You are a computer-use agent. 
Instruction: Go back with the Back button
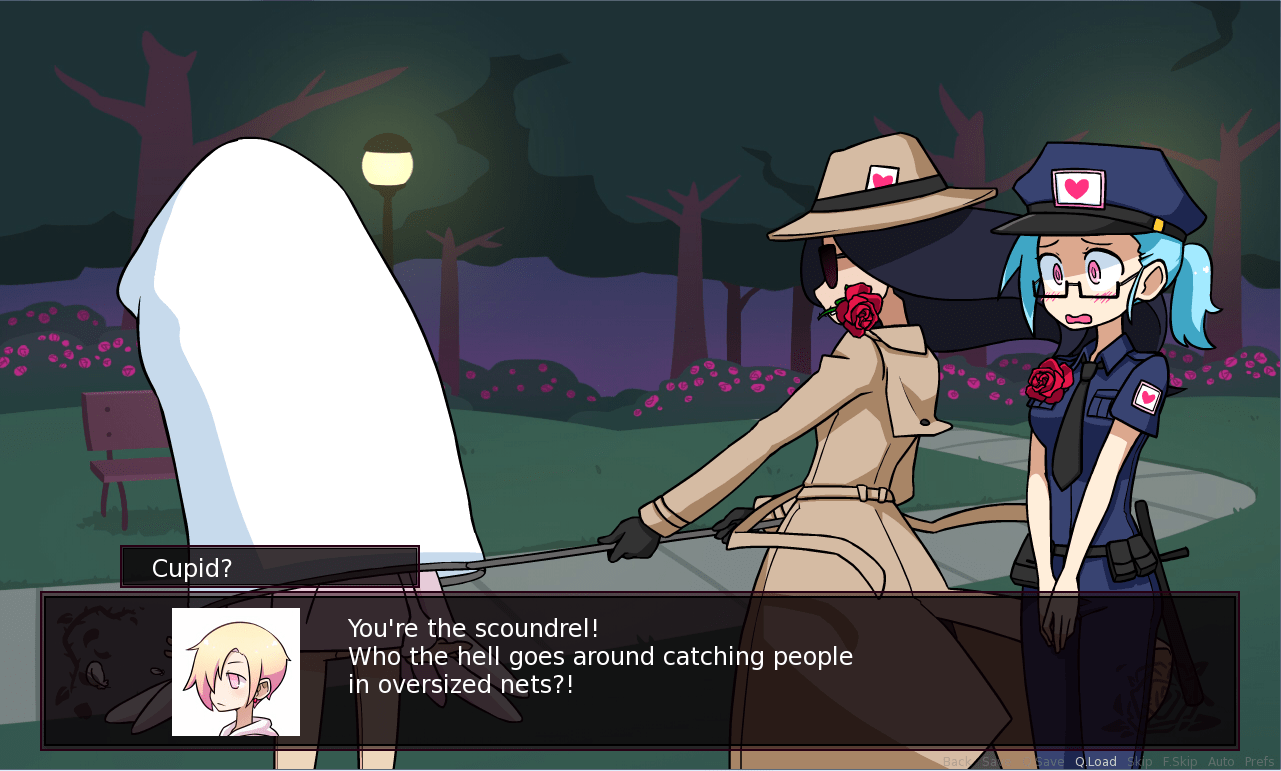click(x=956, y=762)
